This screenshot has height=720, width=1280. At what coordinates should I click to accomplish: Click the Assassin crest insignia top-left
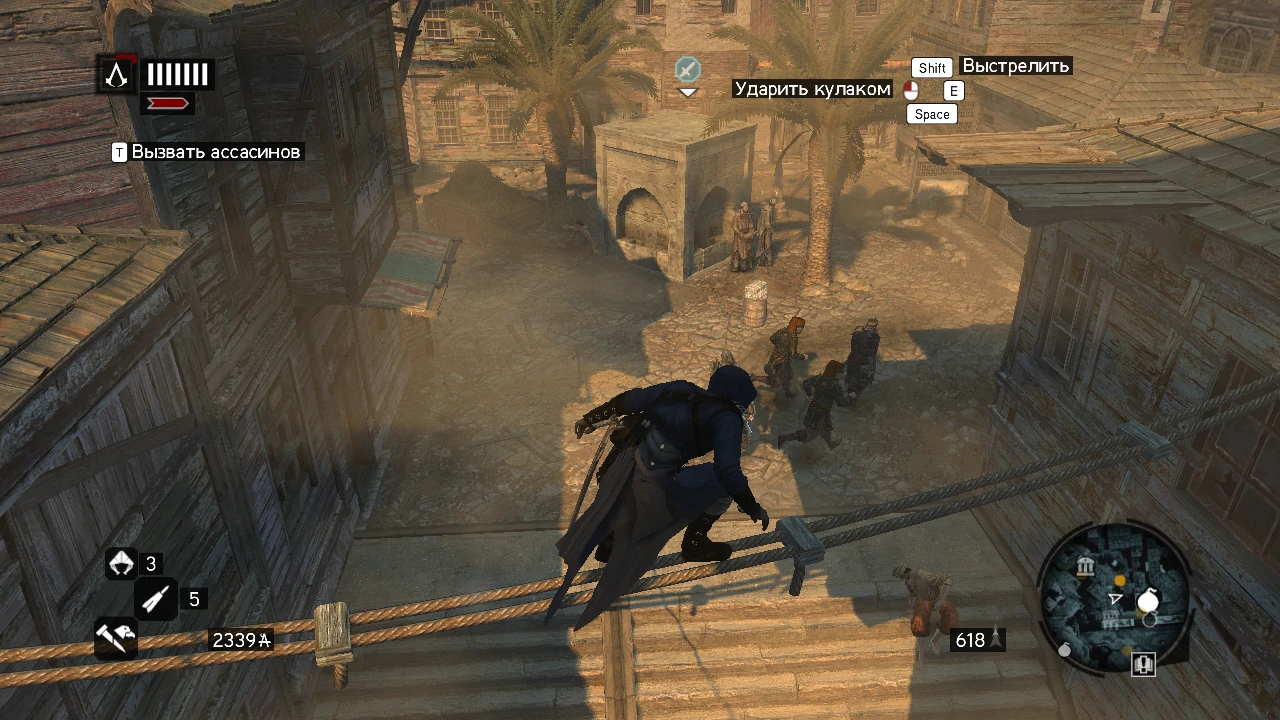[x=115, y=74]
